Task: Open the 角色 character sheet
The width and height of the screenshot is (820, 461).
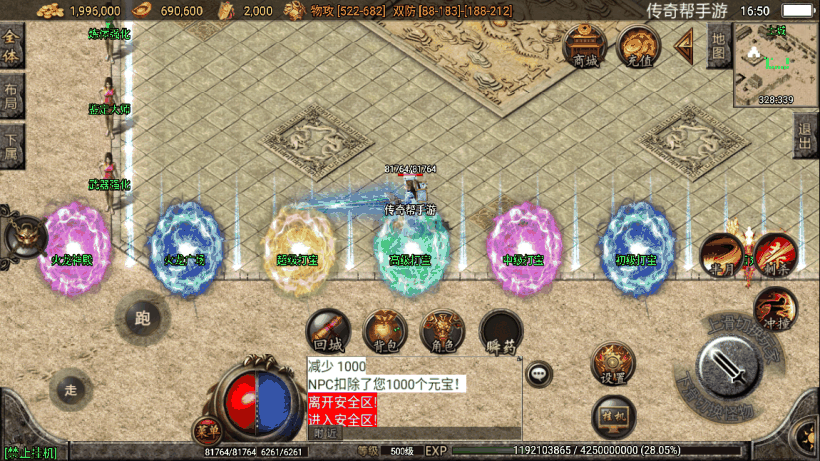Action: point(443,331)
